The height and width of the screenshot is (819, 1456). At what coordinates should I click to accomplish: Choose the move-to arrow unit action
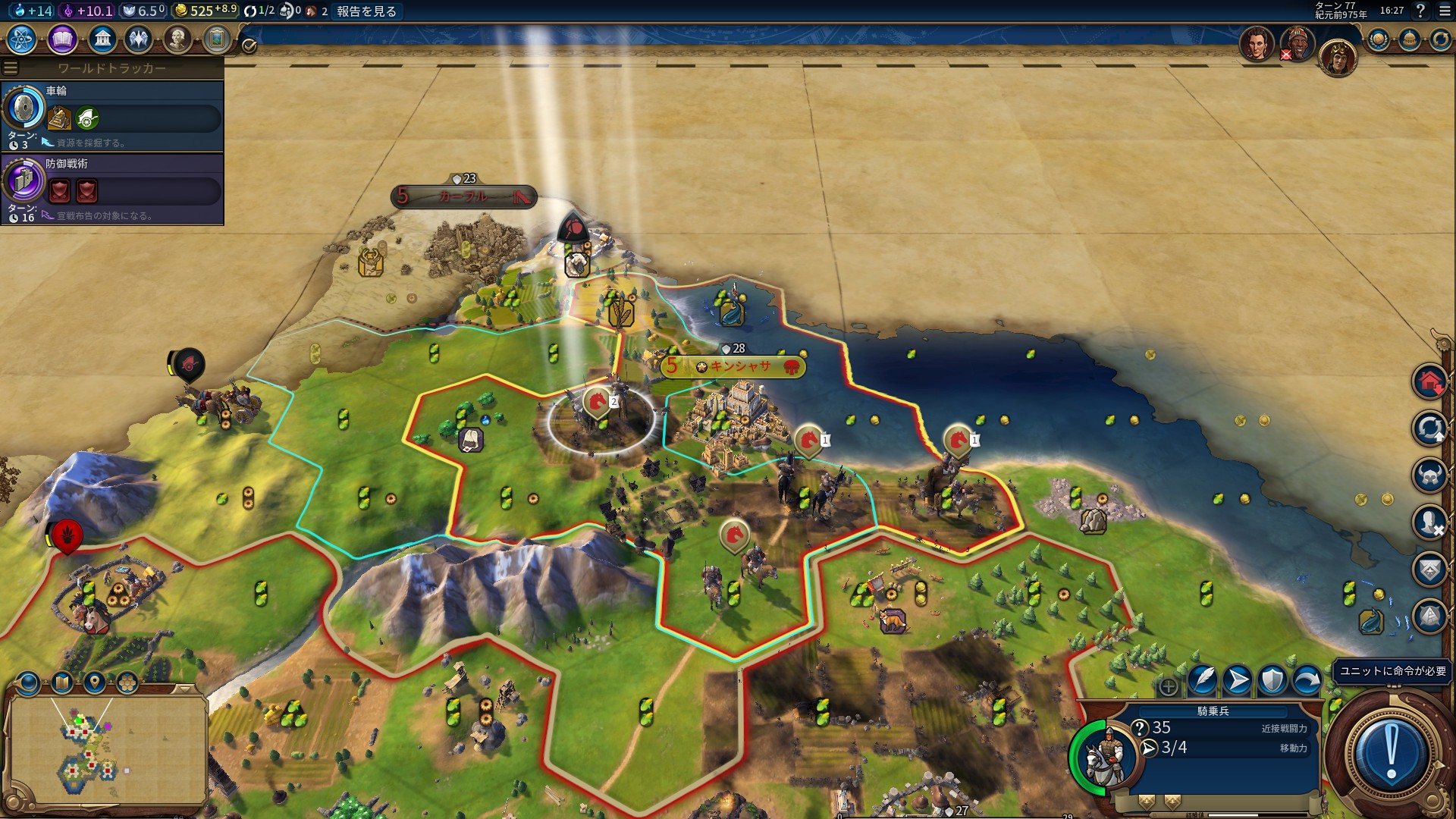pyautogui.click(x=1237, y=679)
